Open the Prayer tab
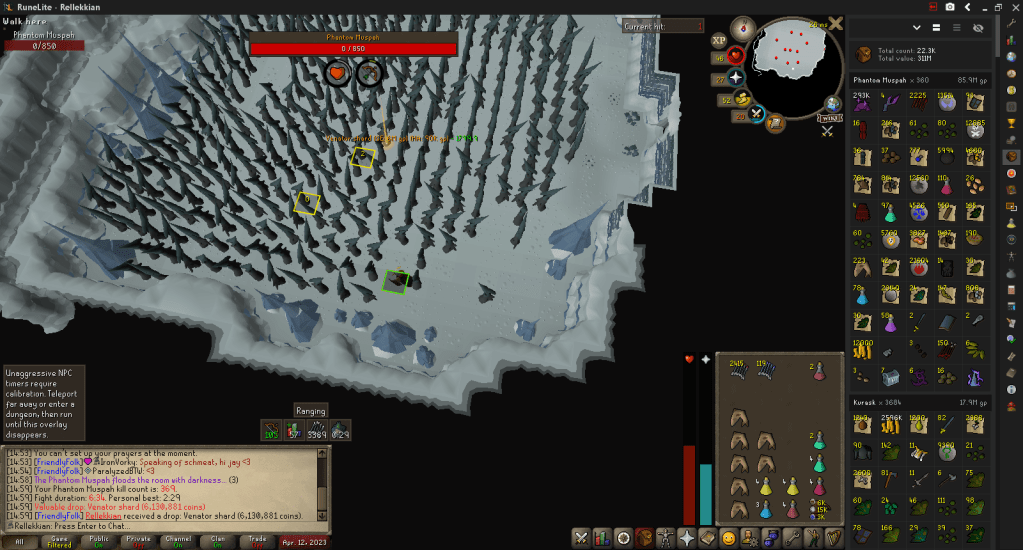 (x=688, y=537)
